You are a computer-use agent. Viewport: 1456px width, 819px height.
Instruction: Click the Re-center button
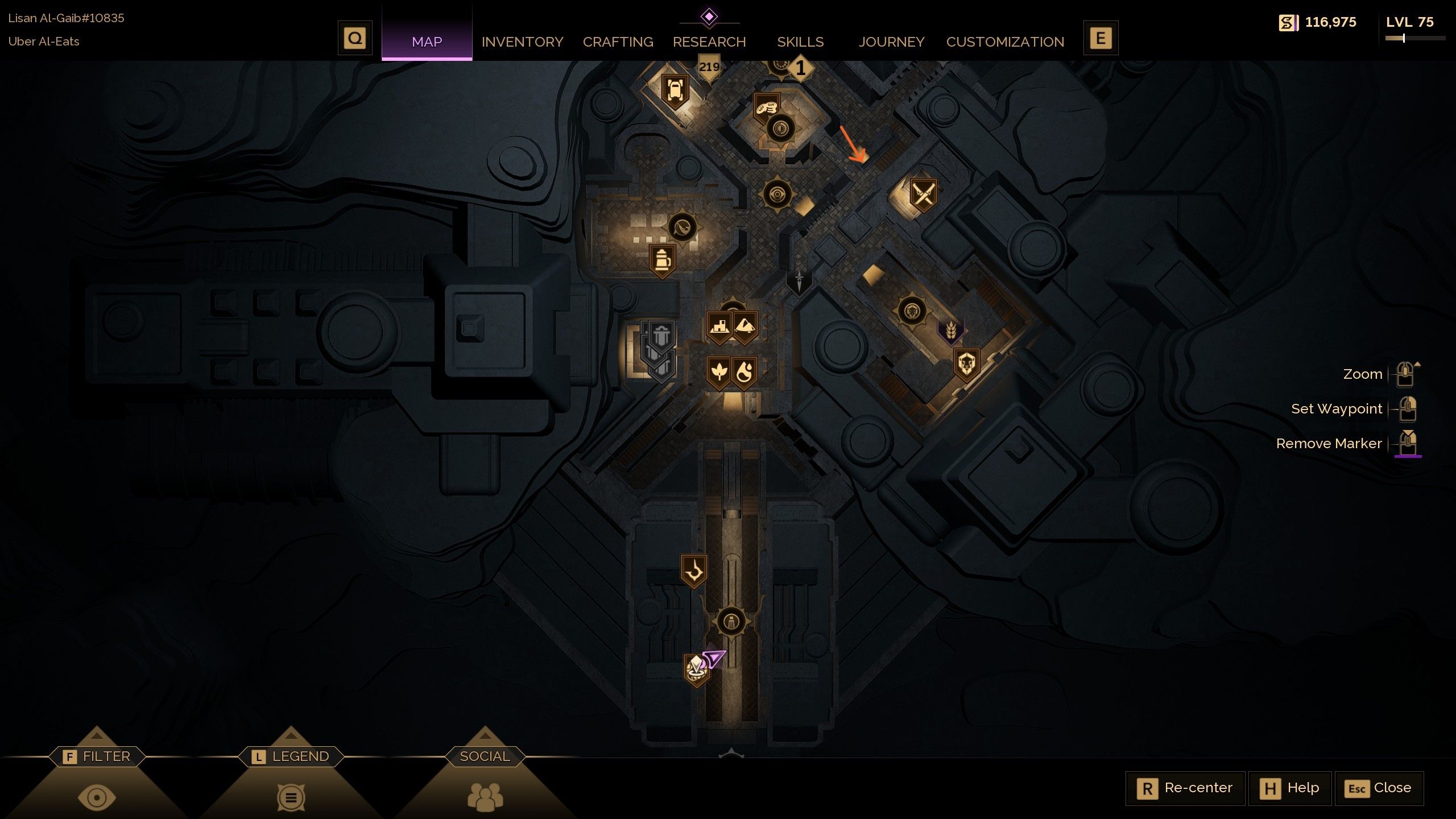[x=1185, y=788]
